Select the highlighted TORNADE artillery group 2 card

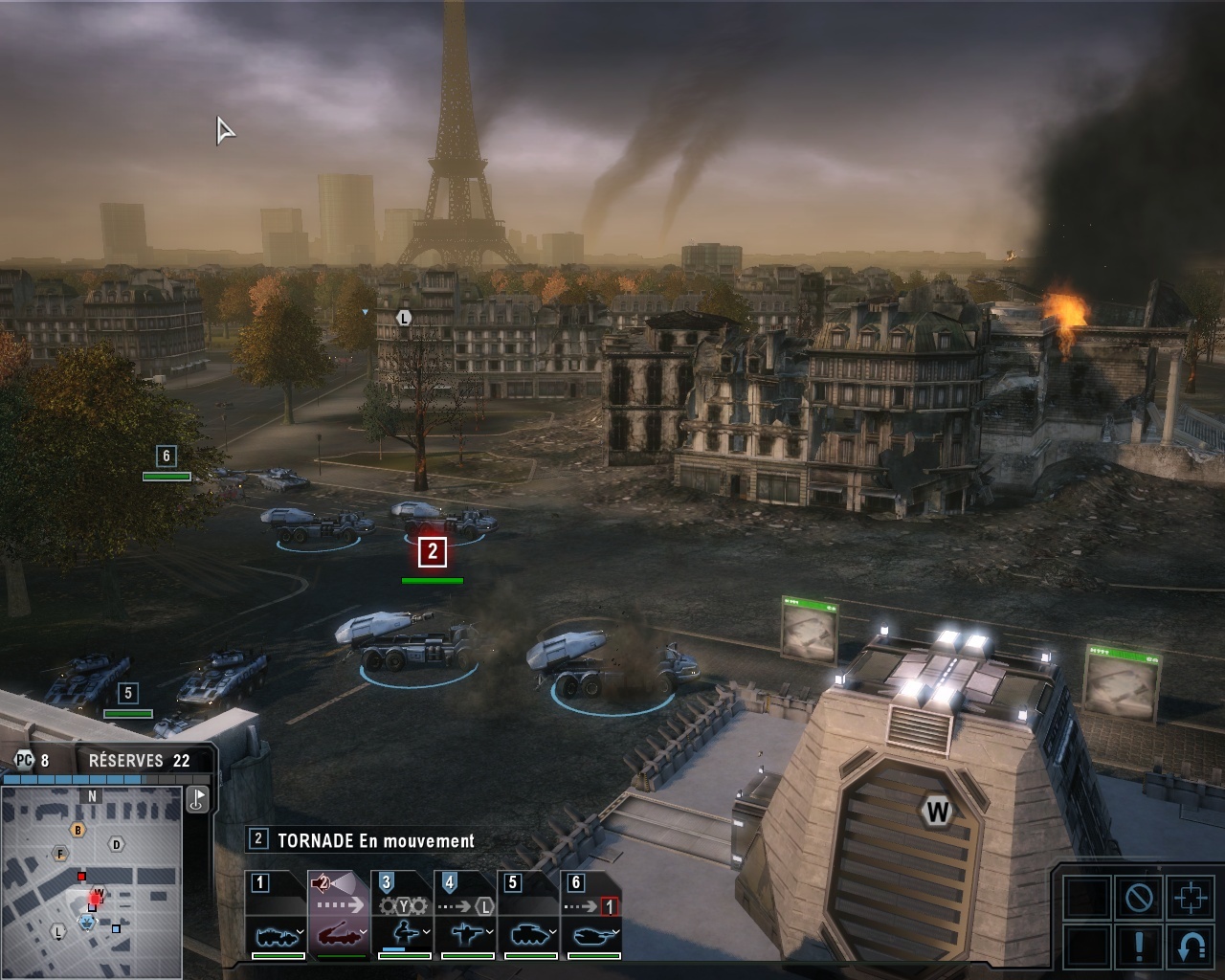[x=339, y=916]
